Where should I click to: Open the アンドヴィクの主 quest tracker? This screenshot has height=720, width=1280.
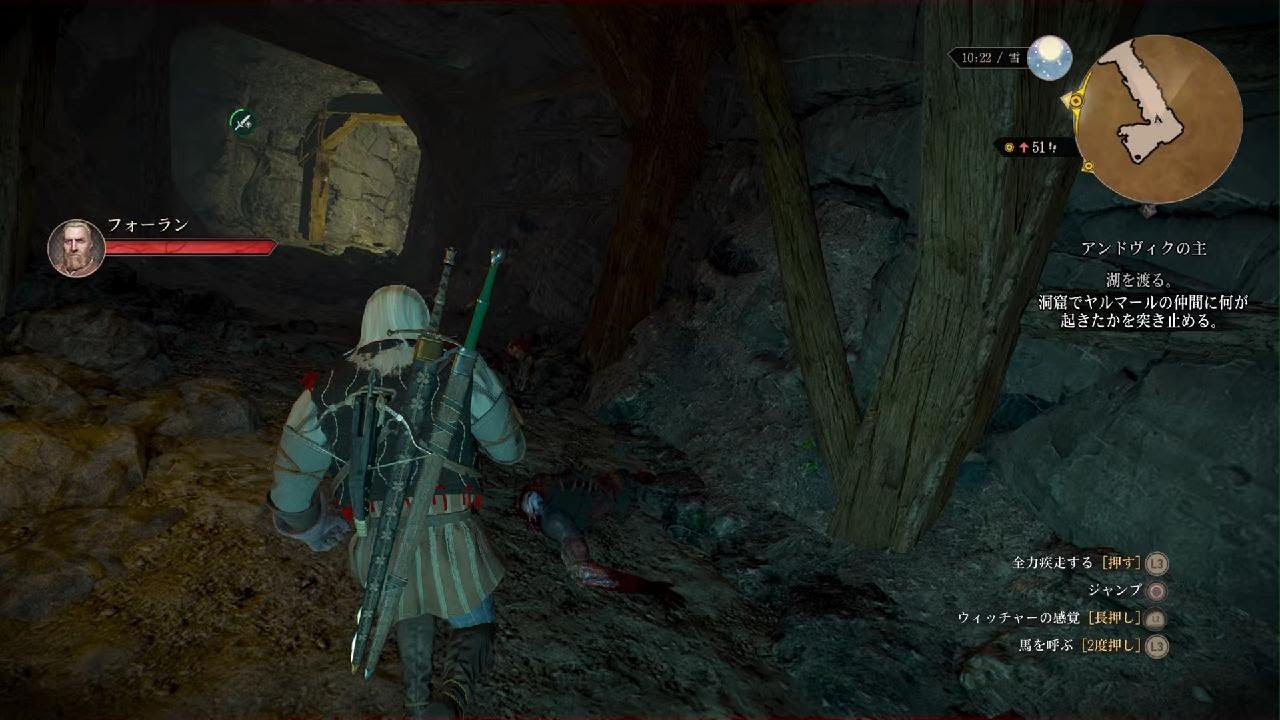coord(1143,248)
